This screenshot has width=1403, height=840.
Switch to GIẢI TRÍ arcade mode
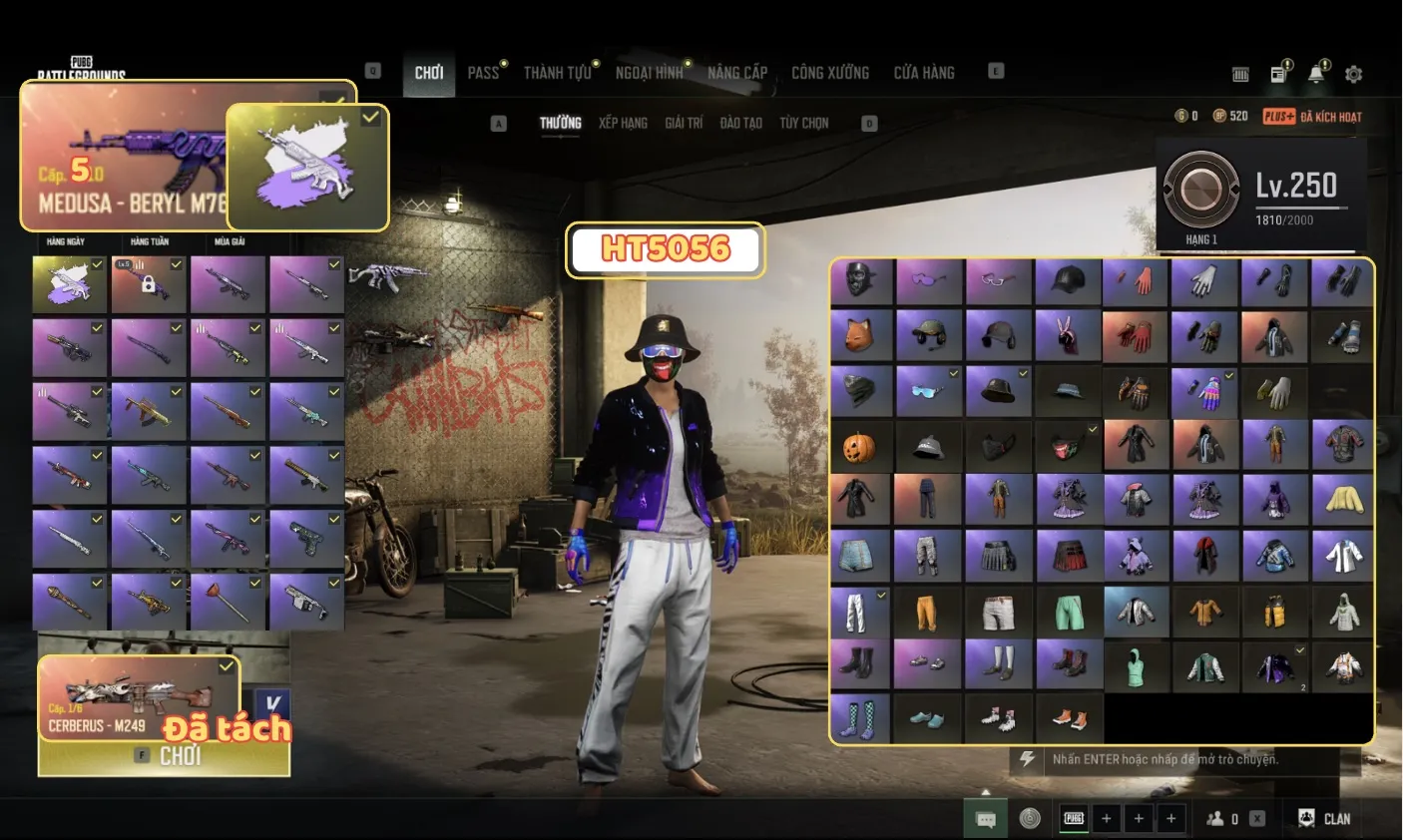[x=684, y=123]
